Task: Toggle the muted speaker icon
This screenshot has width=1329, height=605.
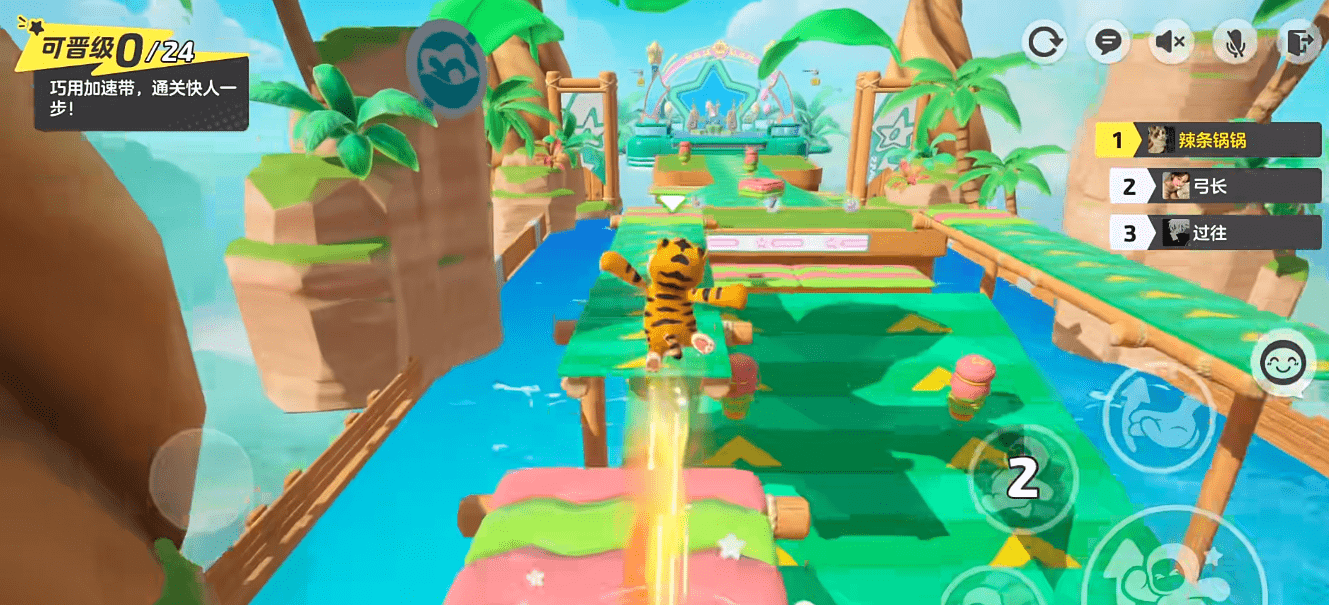Action: [1171, 42]
